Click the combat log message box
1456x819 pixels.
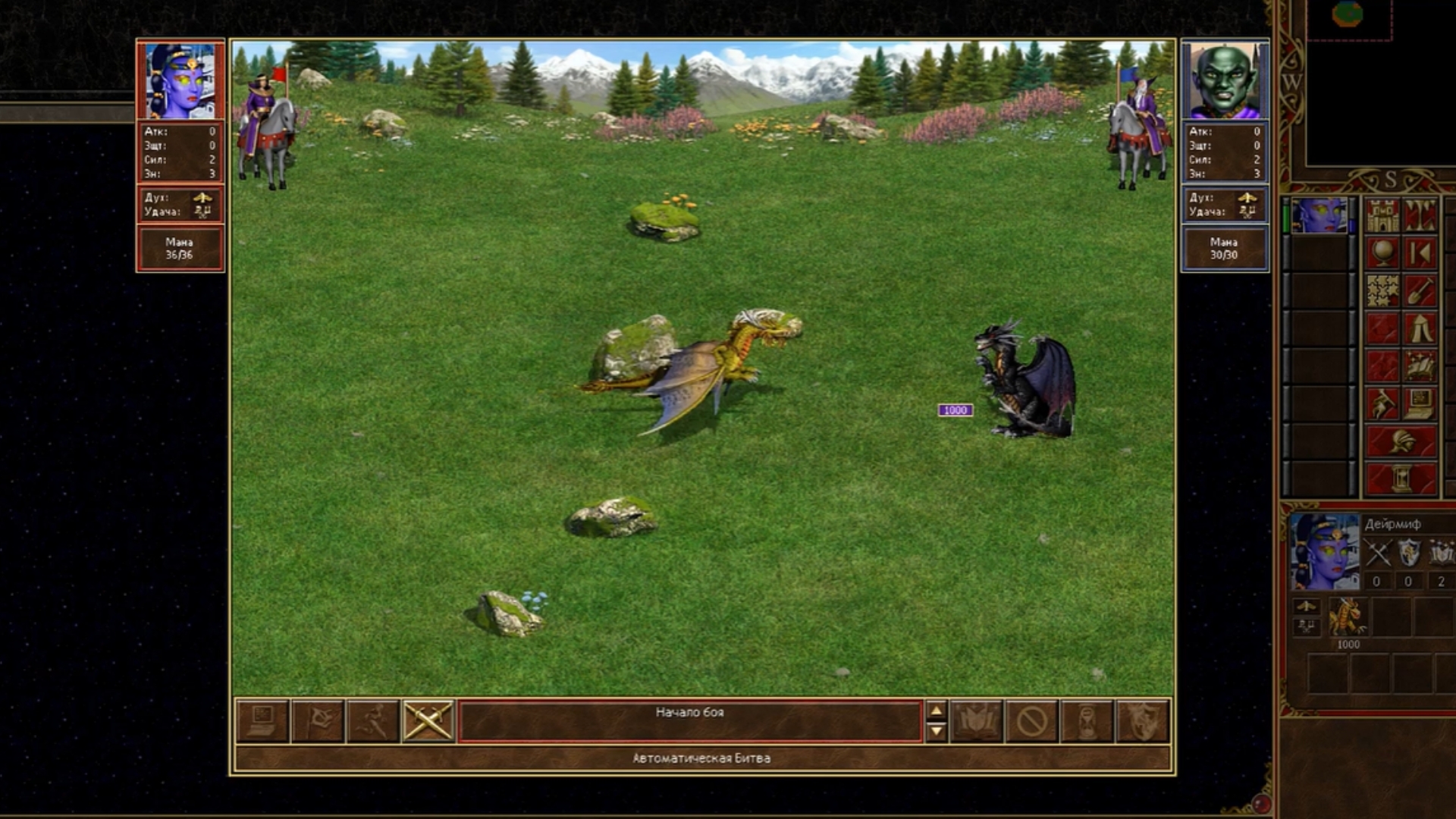(x=689, y=720)
